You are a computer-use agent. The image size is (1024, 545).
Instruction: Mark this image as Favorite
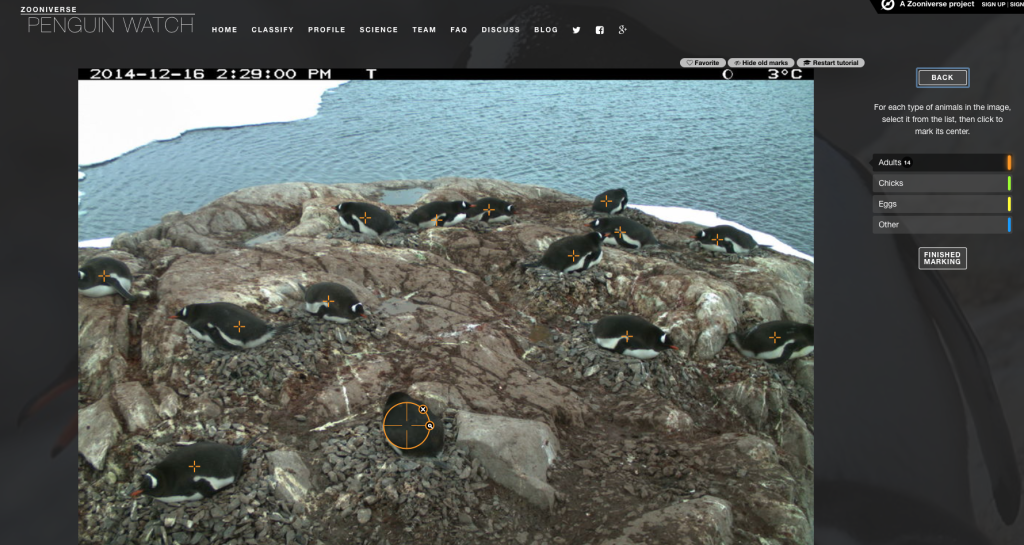703,63
